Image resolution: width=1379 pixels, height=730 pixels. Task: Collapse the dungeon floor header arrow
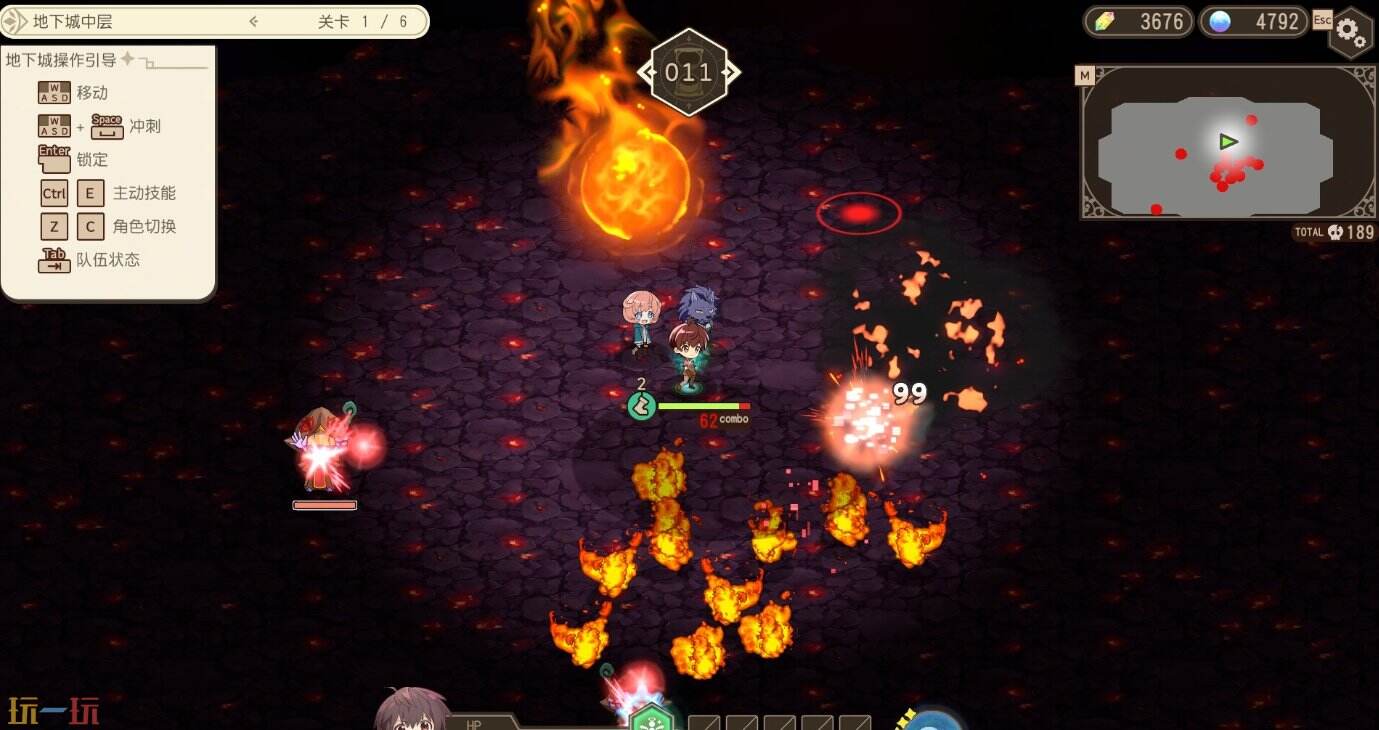[x=254, y=21]
